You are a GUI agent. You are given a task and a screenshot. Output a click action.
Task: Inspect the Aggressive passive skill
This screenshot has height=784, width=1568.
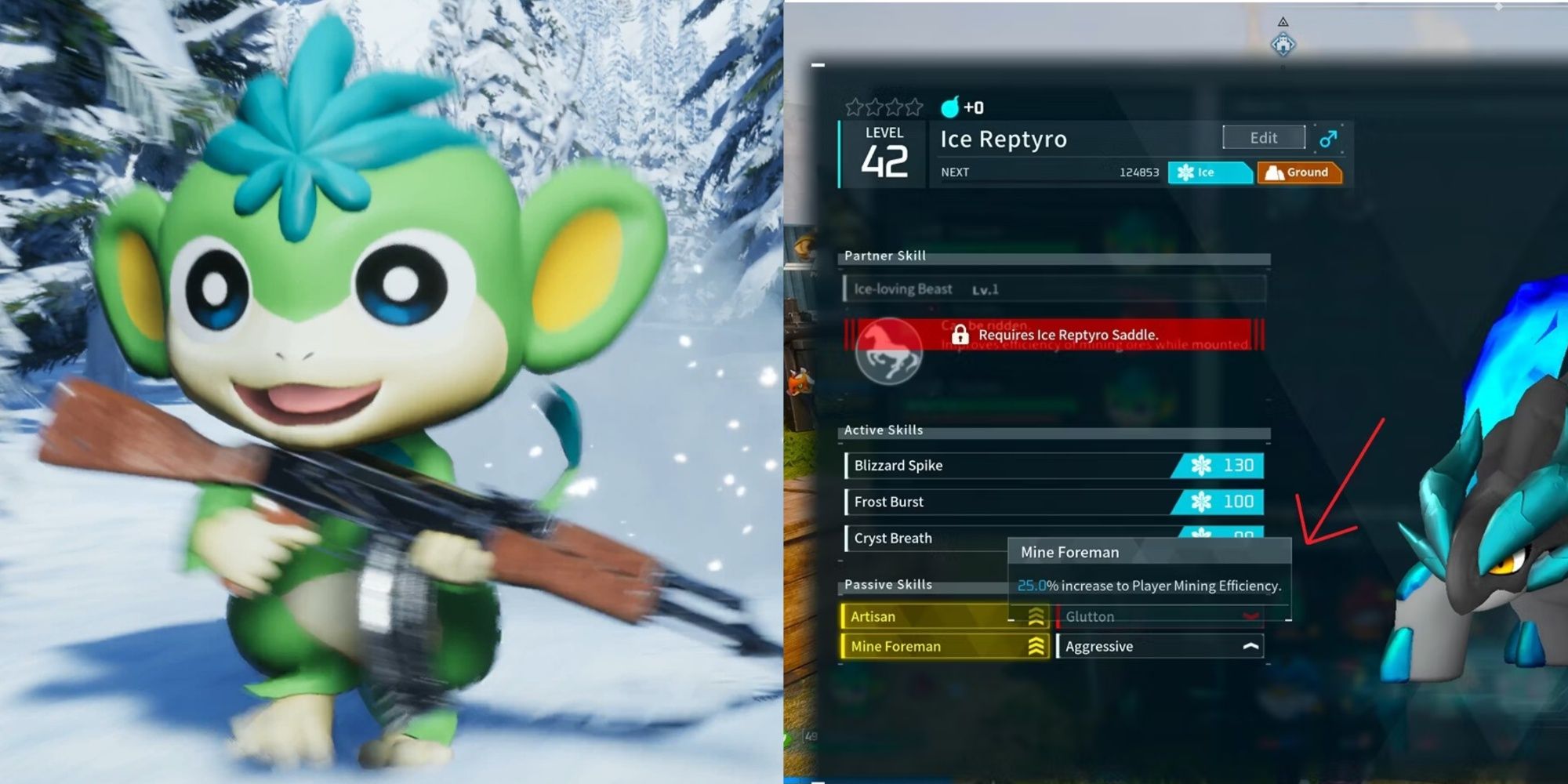click(1159, 647)
